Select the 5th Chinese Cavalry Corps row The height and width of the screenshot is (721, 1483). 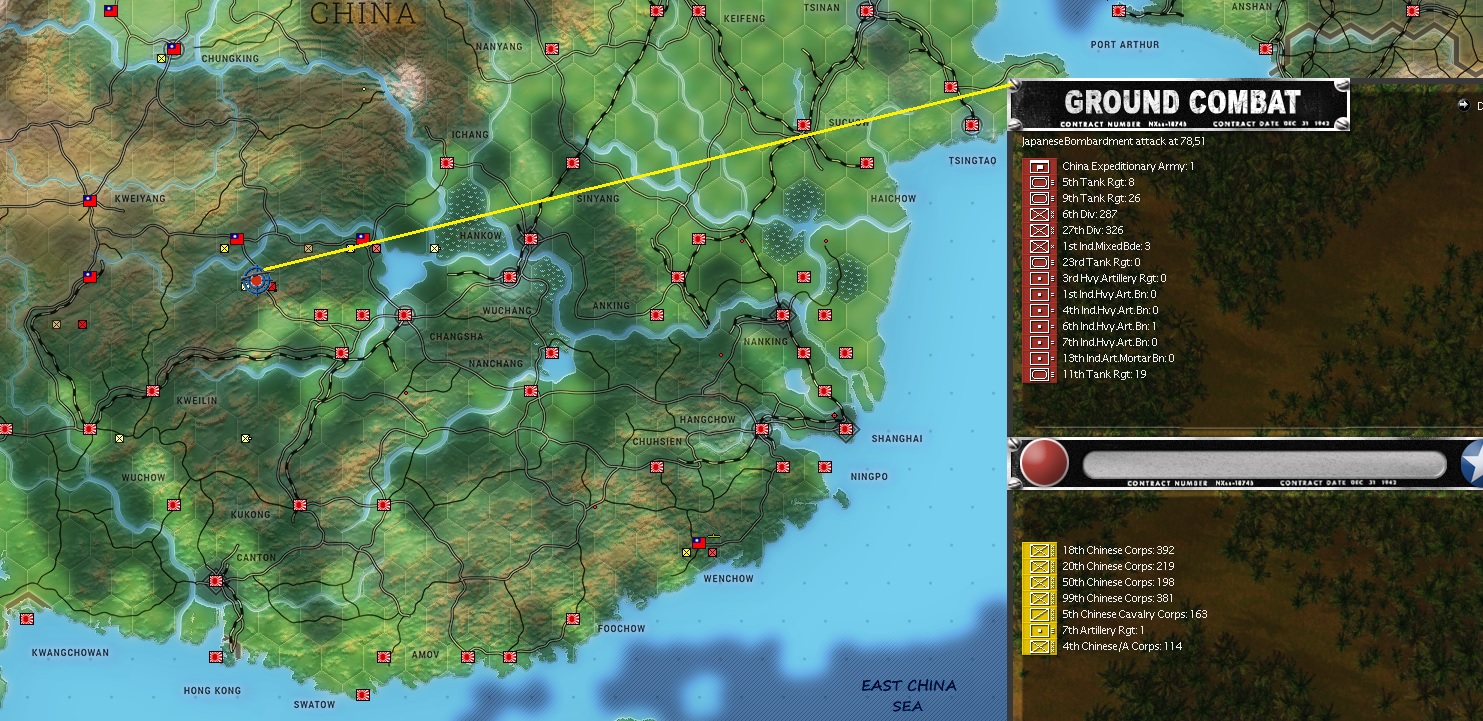pos(1134,614)
